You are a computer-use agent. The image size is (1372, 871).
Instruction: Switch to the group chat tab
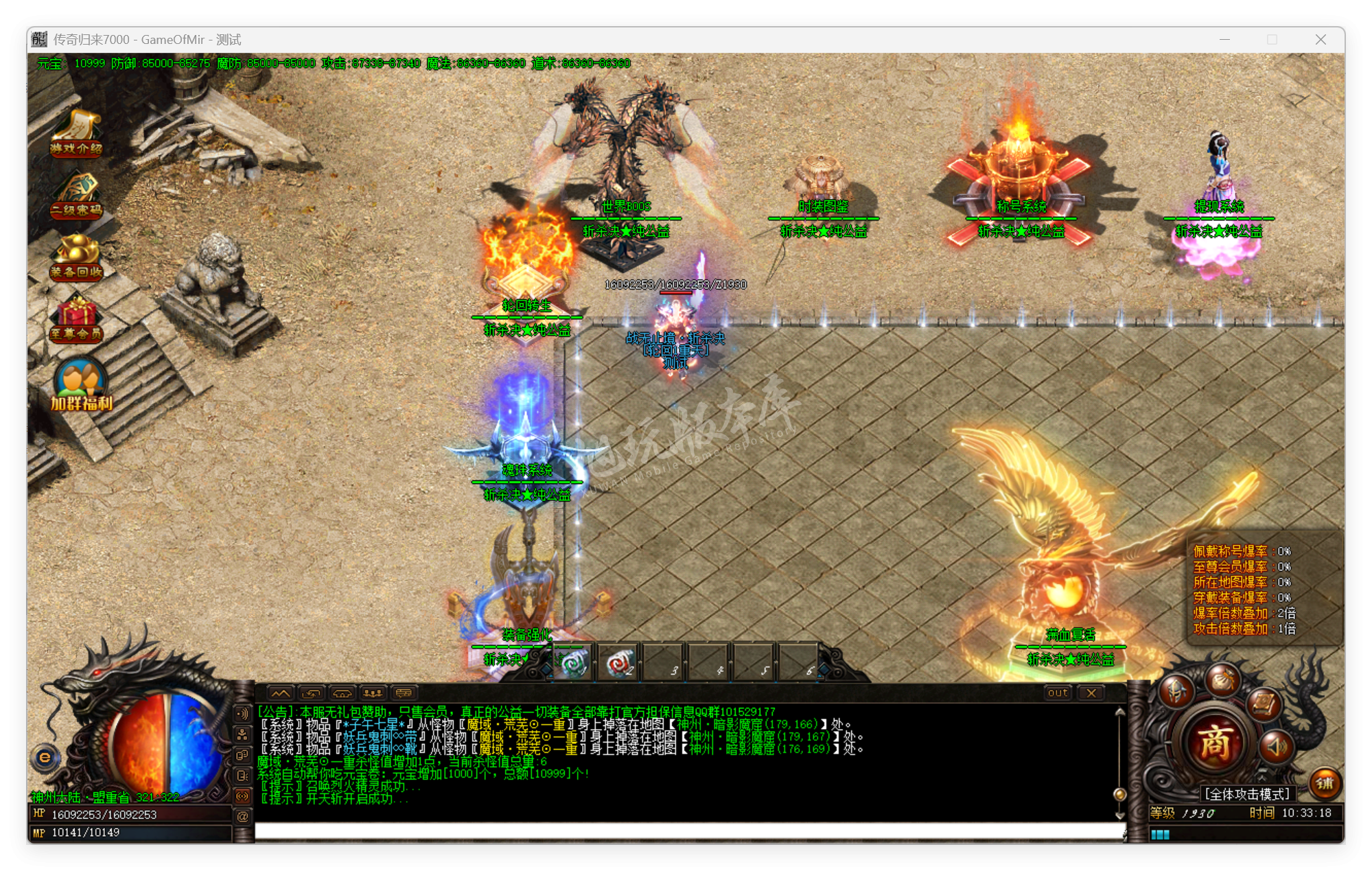click(x=372, y=693)
